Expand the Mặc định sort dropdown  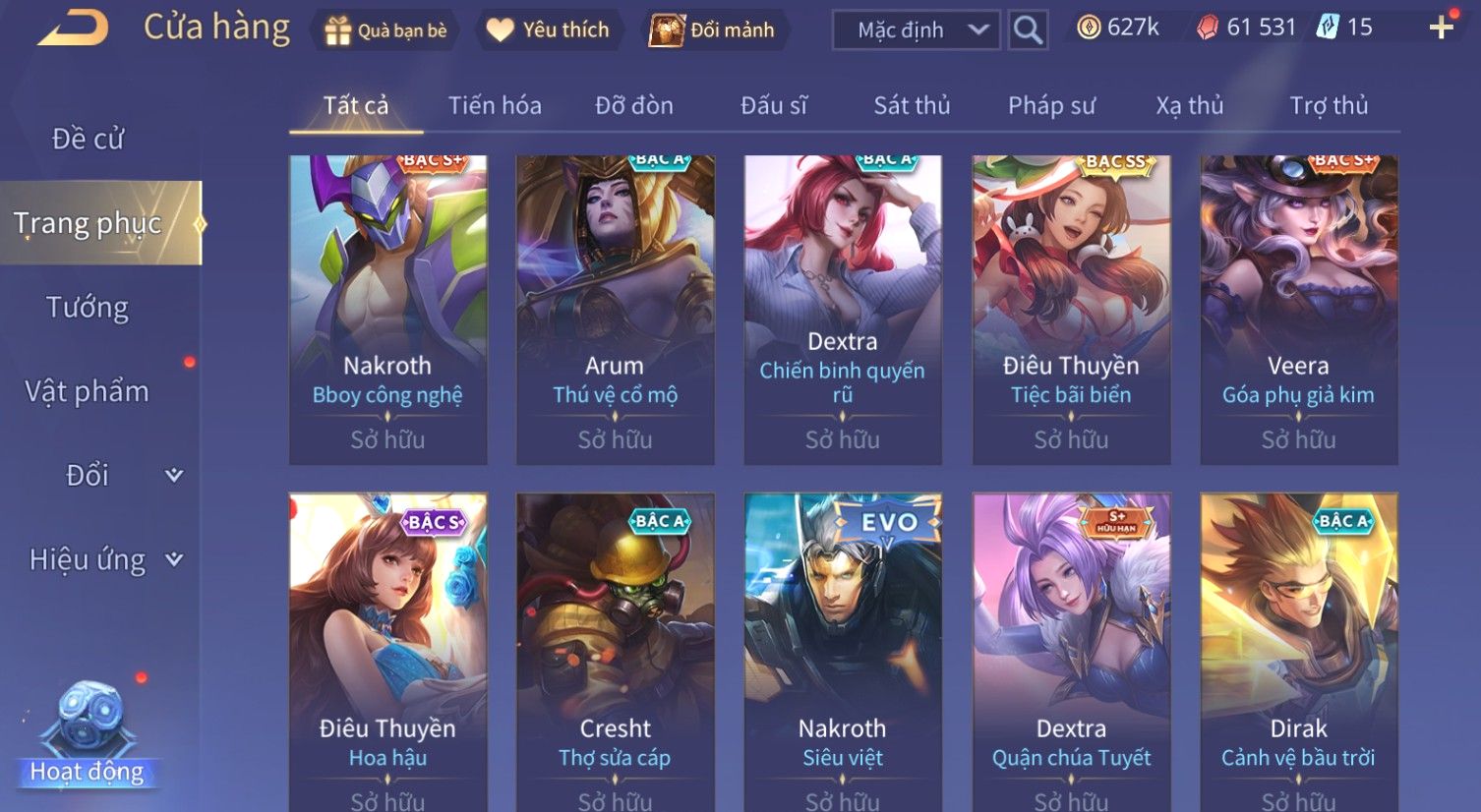916,30
